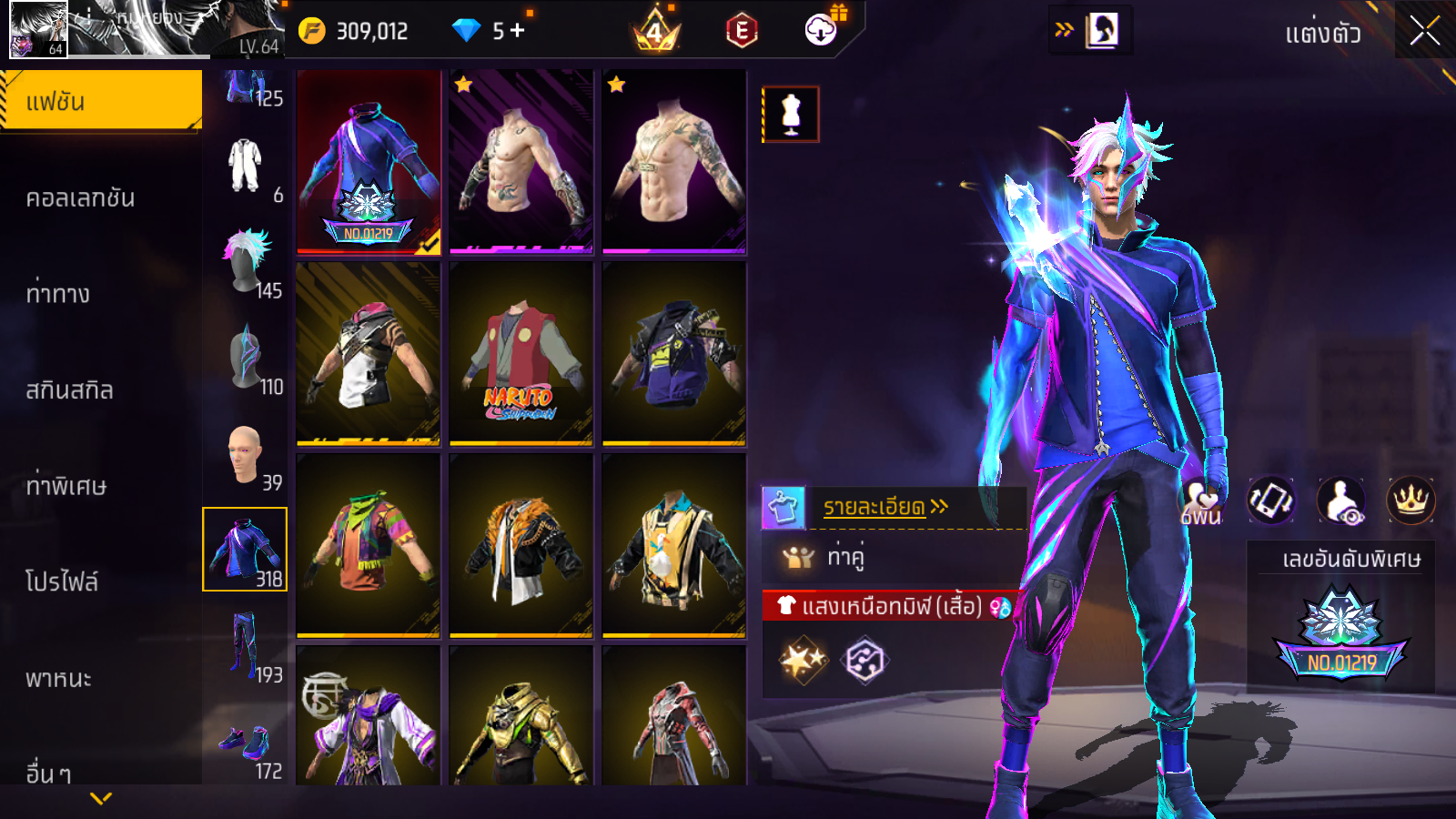Select the pants category with 193 items

[246, 648]
